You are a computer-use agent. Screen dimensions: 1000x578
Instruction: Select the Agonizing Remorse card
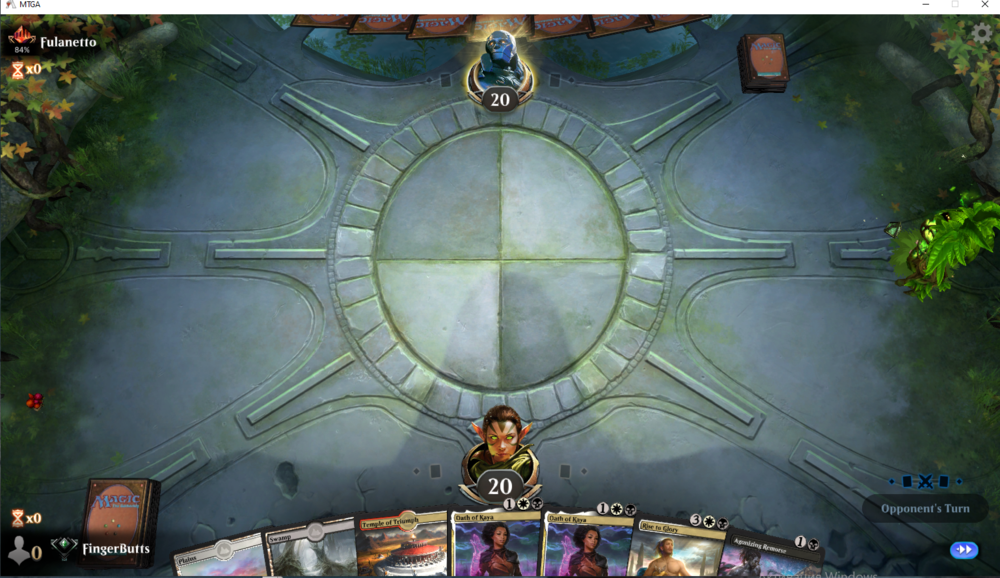765,554
